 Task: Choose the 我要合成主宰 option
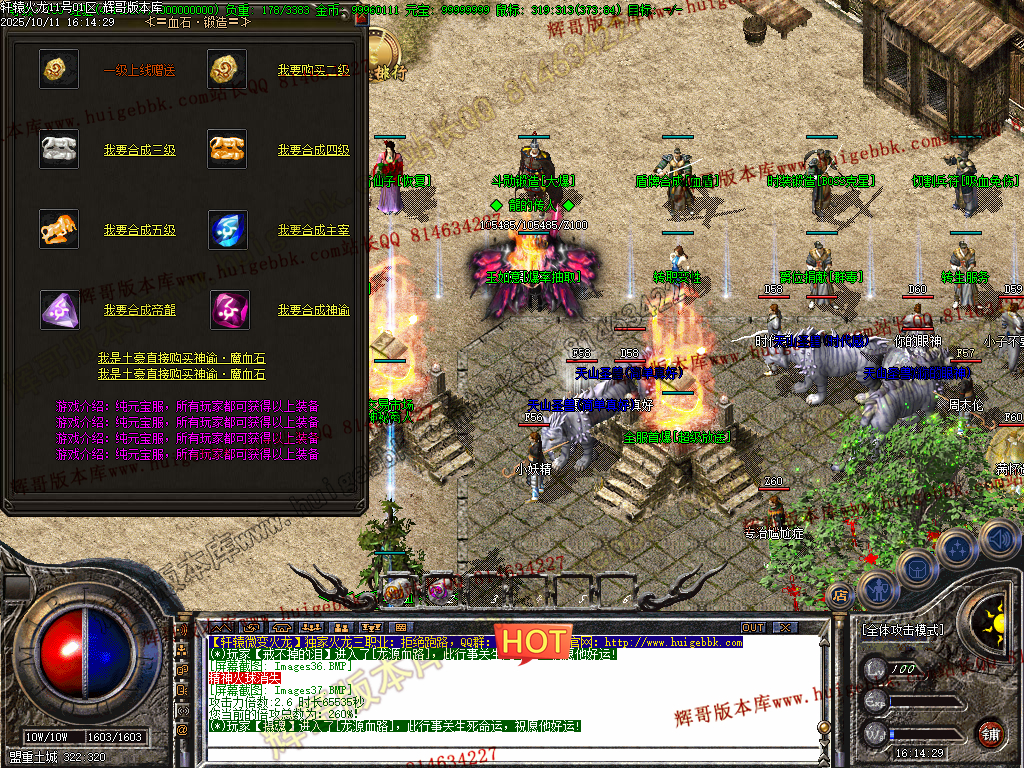pos(313,230)
